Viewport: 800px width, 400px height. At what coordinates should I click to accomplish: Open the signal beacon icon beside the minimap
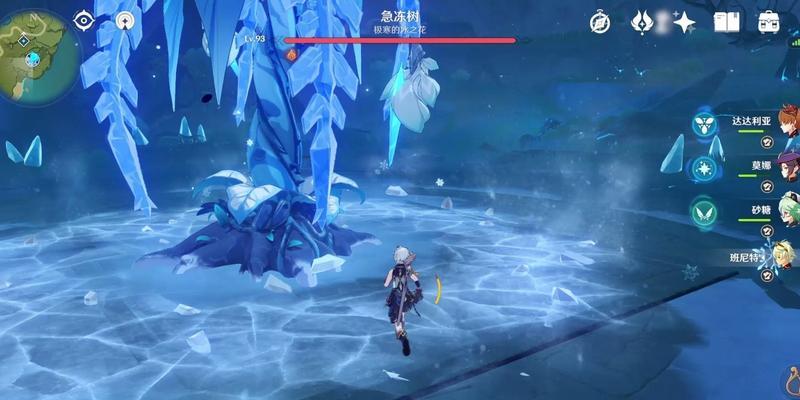[x=124, y=19]
